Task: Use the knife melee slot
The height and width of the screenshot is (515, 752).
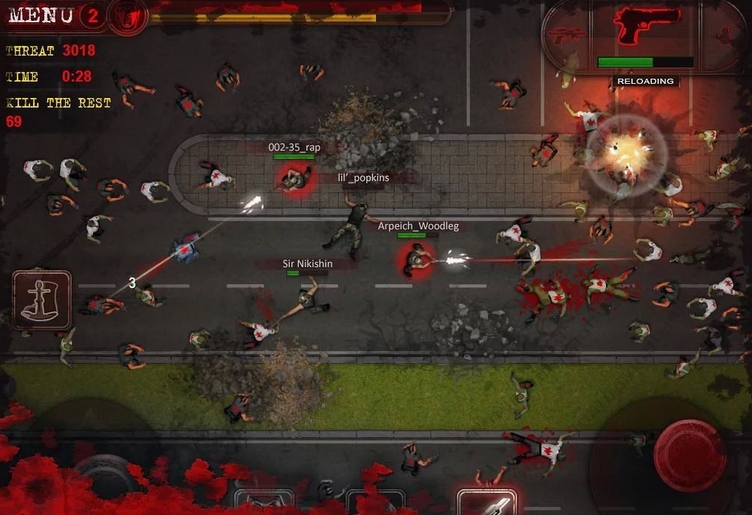Action: click(x=486, y=503)
